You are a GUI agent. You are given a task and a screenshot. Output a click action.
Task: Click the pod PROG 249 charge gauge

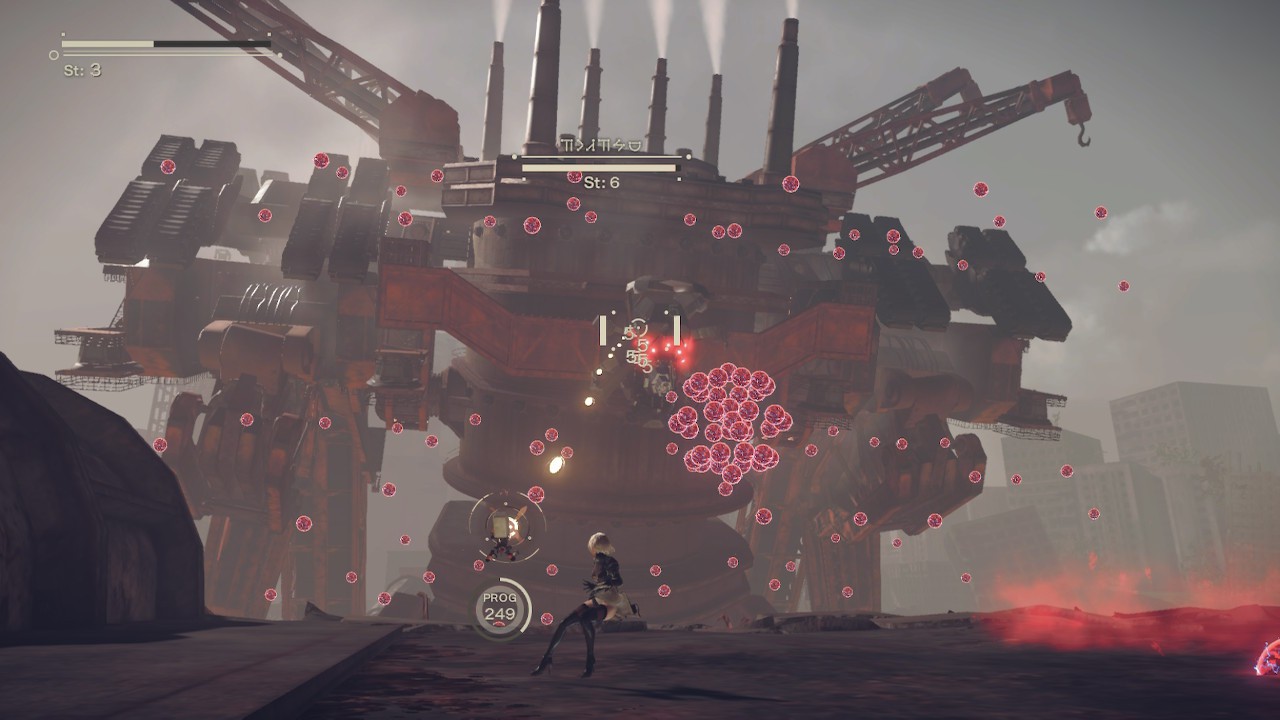point(500,606)
